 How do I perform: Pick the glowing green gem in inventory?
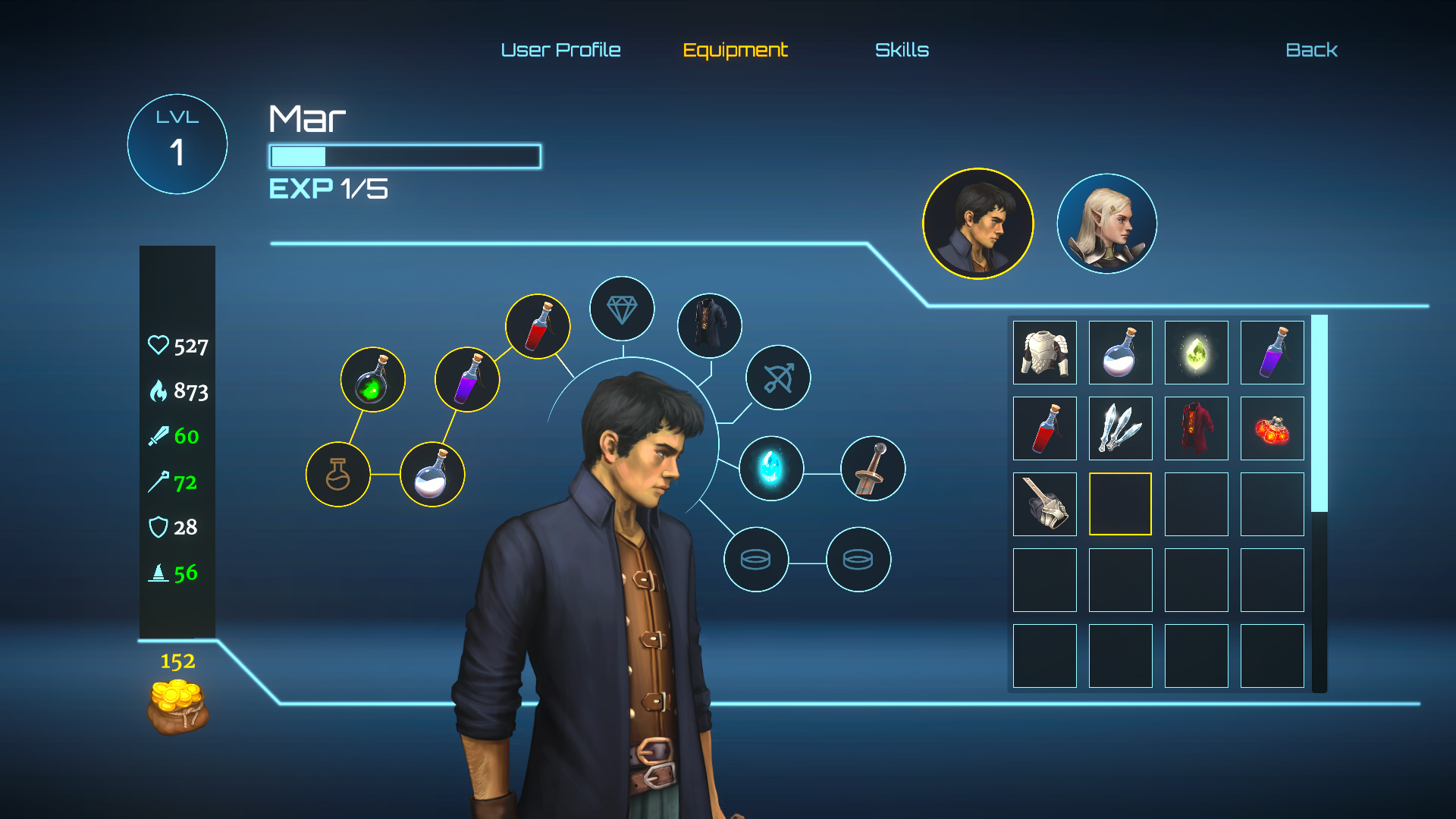coord(1196,353)
